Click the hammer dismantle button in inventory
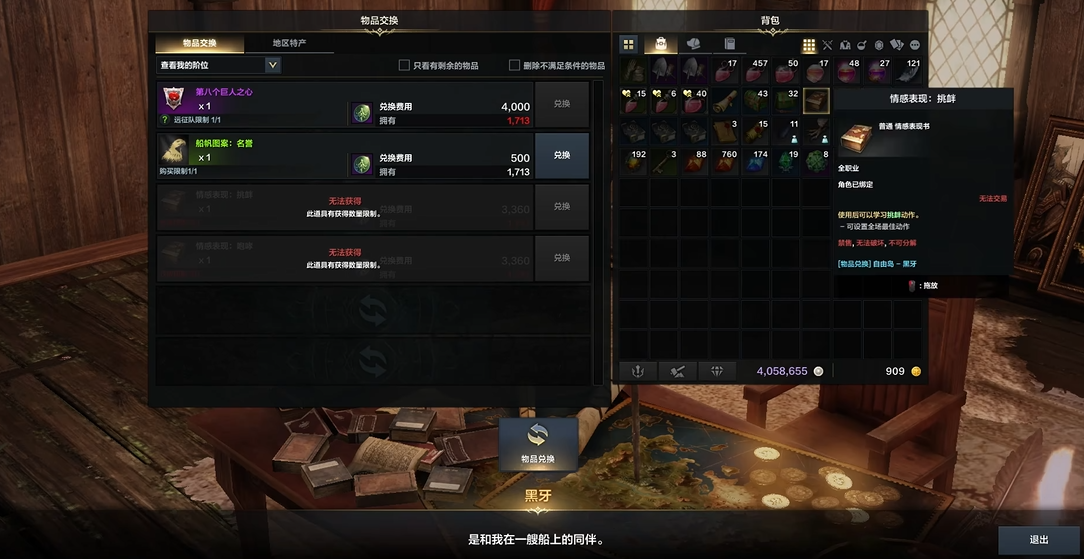1084x559 pixels. click(x=678, y=371)
